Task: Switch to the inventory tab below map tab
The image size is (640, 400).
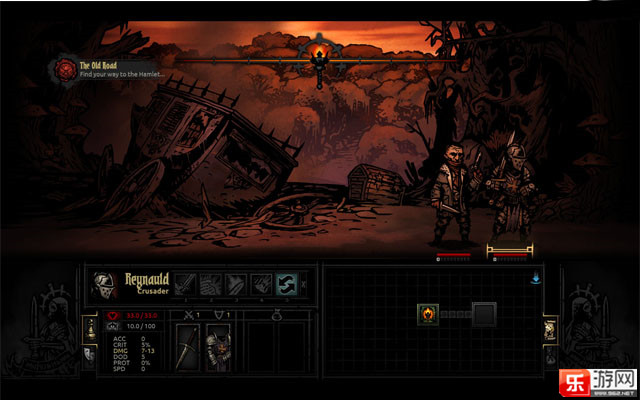Action: (x=550, y=354)
